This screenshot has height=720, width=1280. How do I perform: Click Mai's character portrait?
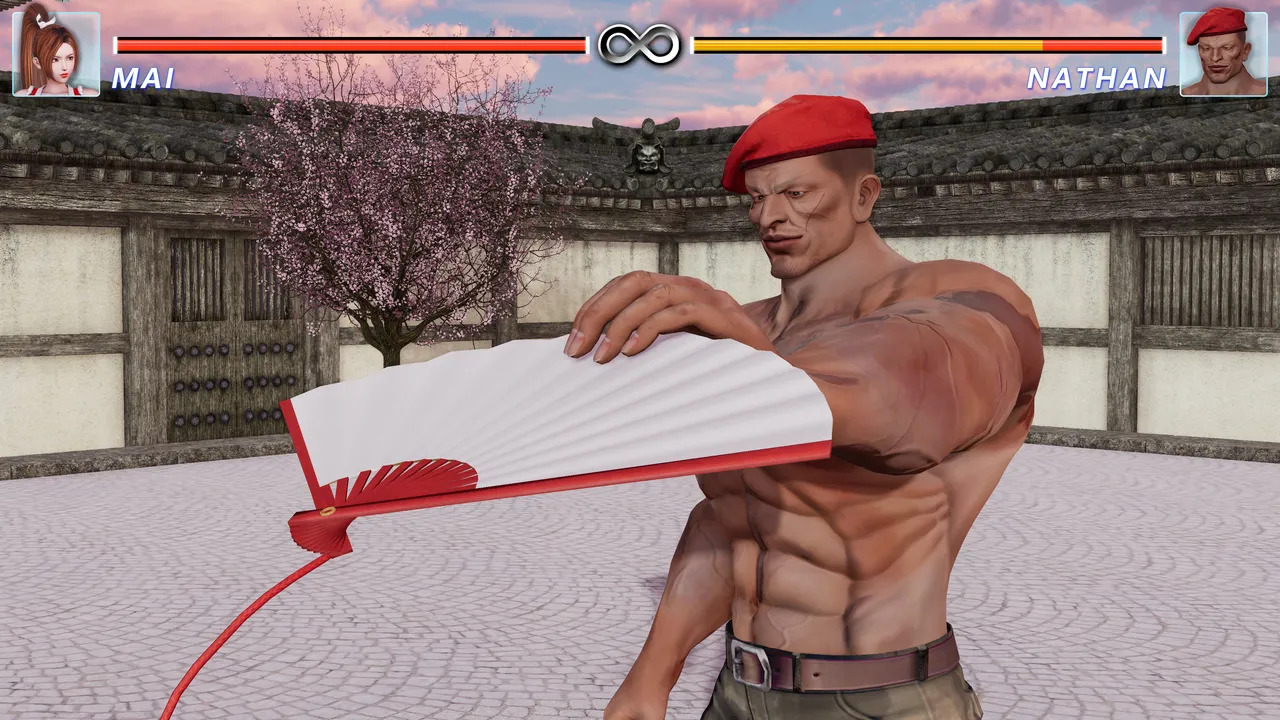pyautogui.click(x=56, y=53)
